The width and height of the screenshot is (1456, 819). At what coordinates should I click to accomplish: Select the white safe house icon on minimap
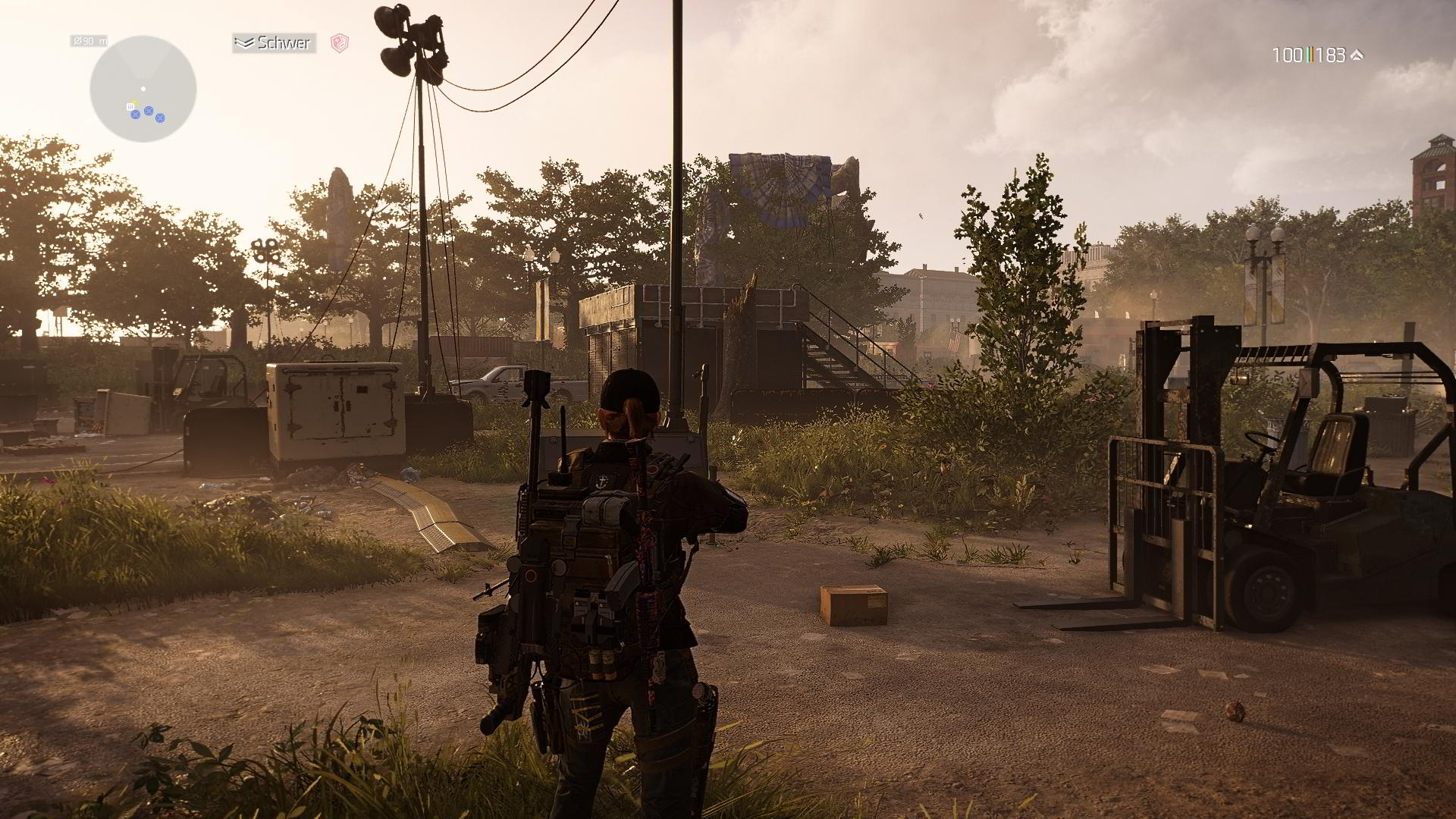(x=130, y=107)
